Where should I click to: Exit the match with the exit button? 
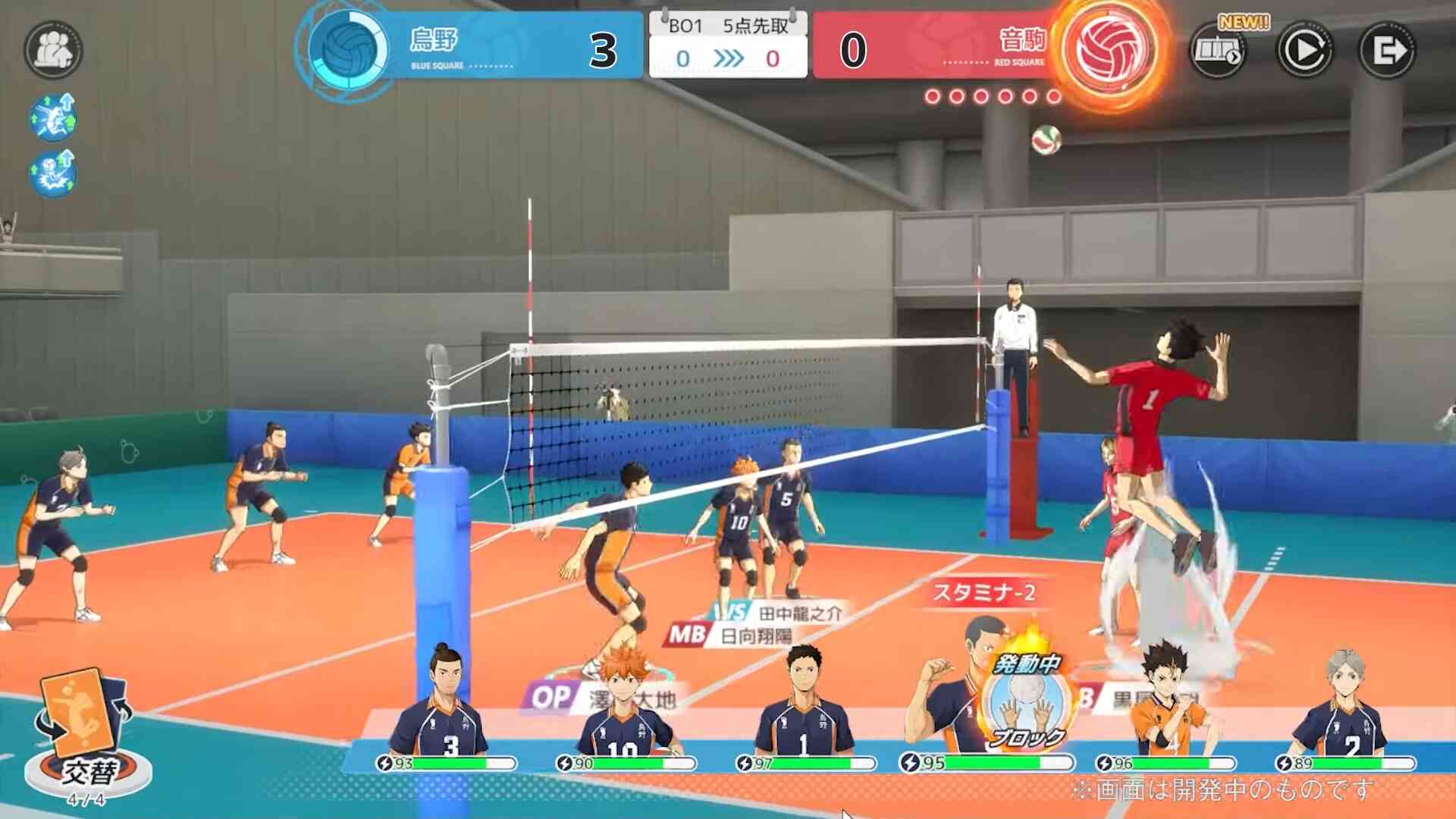pyautogui.click(x=1387, y=50)
